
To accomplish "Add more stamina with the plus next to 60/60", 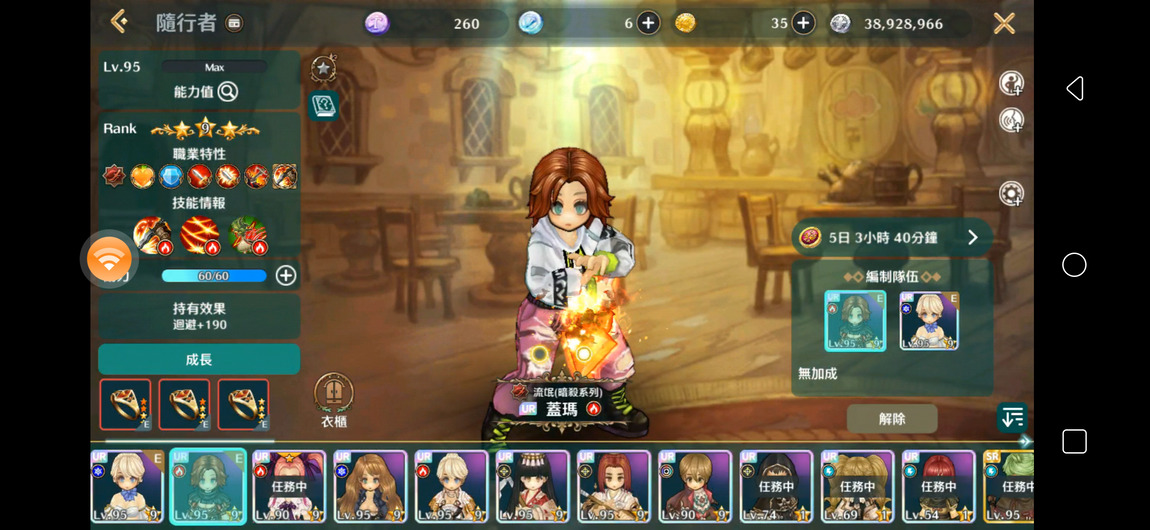I will click(x=286, y=275).
